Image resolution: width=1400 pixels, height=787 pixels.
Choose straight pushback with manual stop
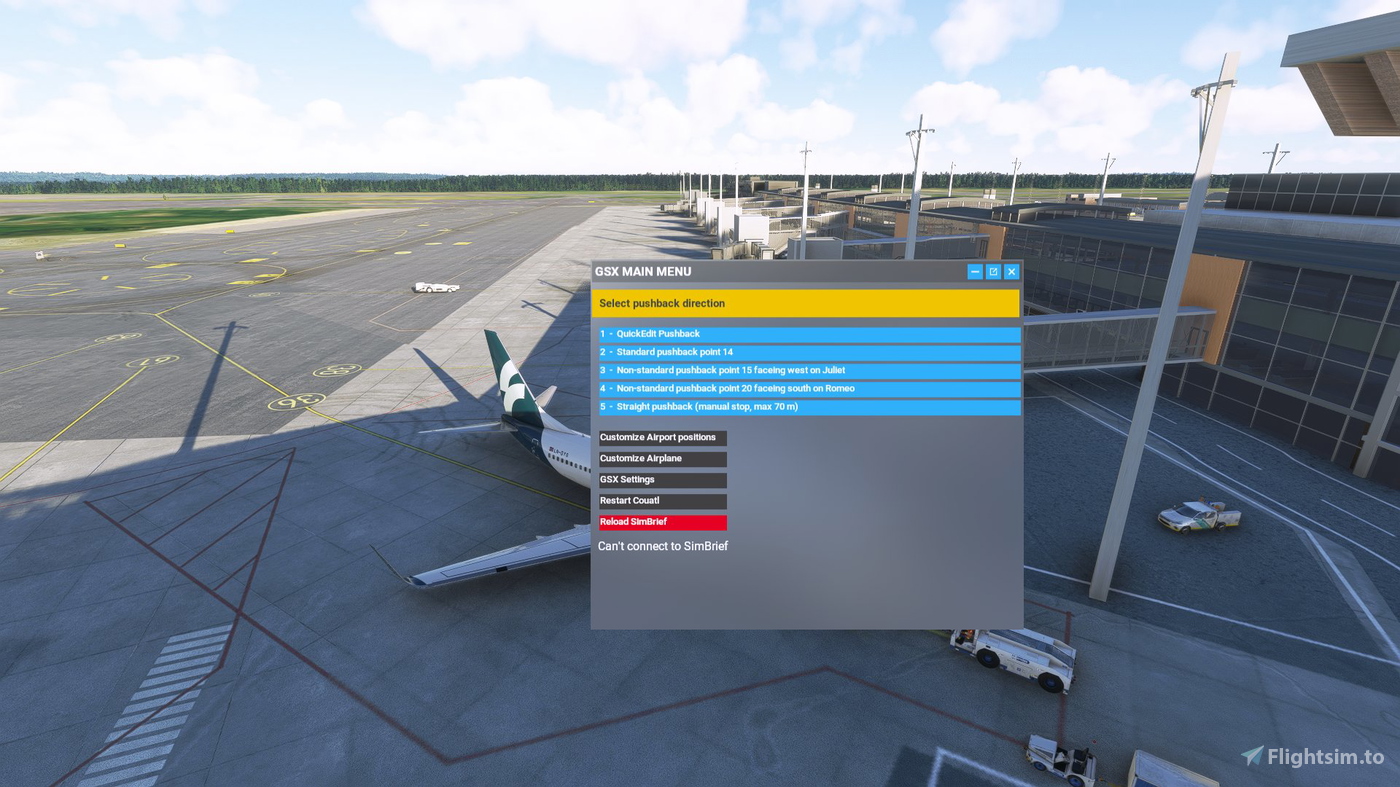click(x=806, y=406)
